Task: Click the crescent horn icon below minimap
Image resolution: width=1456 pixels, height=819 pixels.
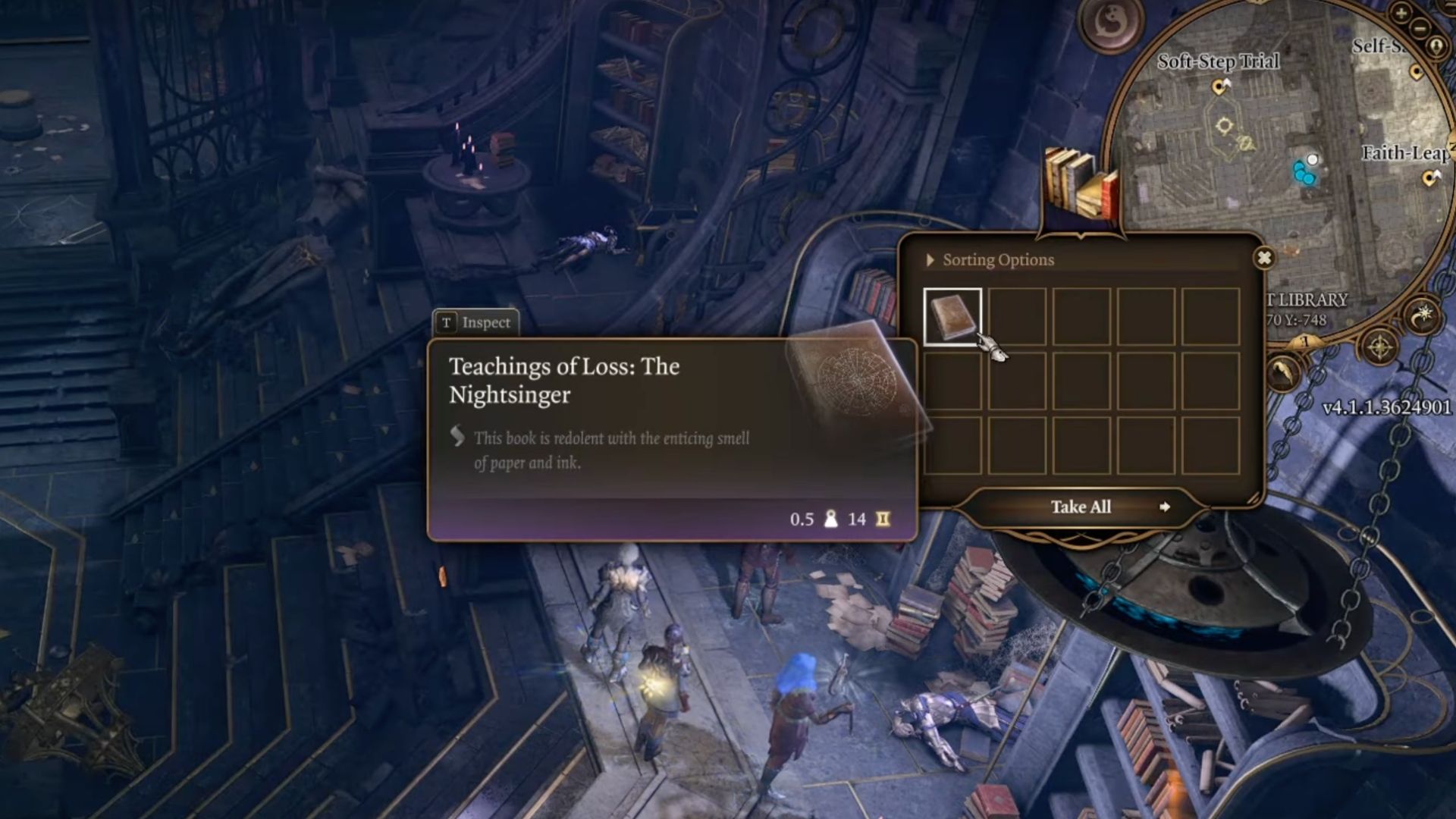Action: point(1283,372)
